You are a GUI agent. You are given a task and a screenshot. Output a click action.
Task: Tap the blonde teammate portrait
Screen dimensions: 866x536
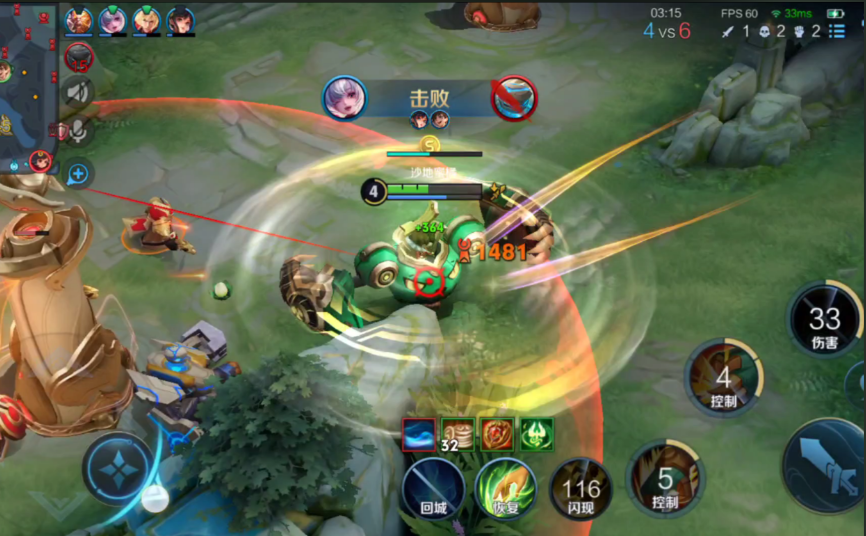147,21
